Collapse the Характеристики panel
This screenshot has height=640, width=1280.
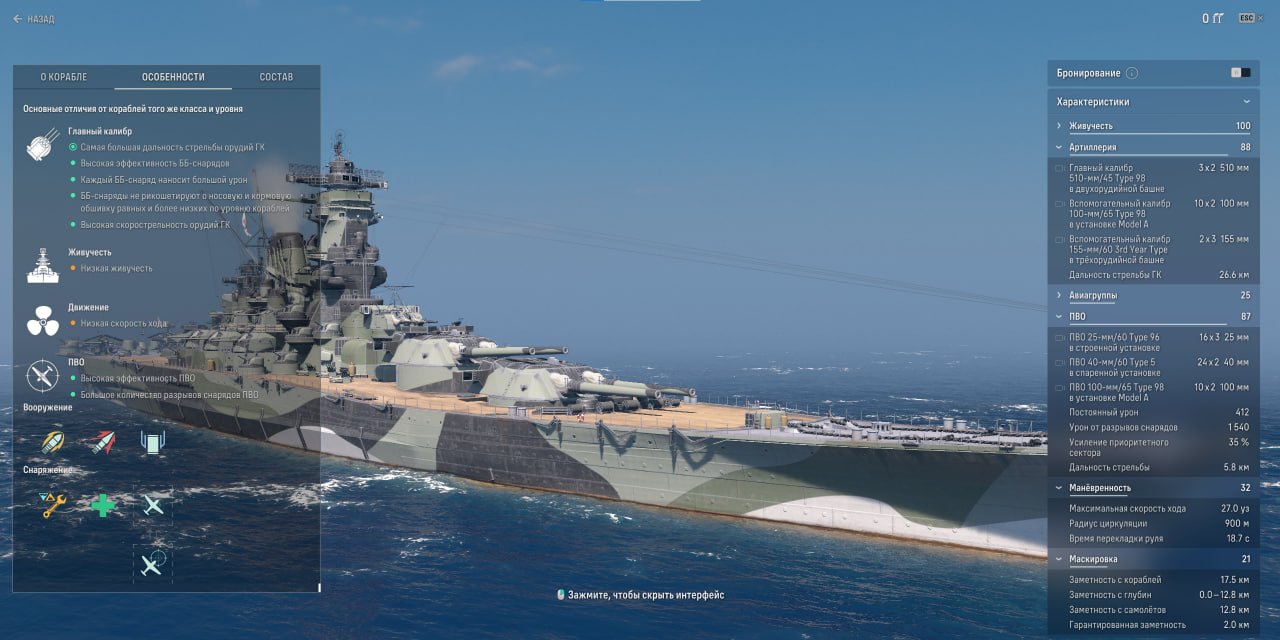(x=1246, y=102)
